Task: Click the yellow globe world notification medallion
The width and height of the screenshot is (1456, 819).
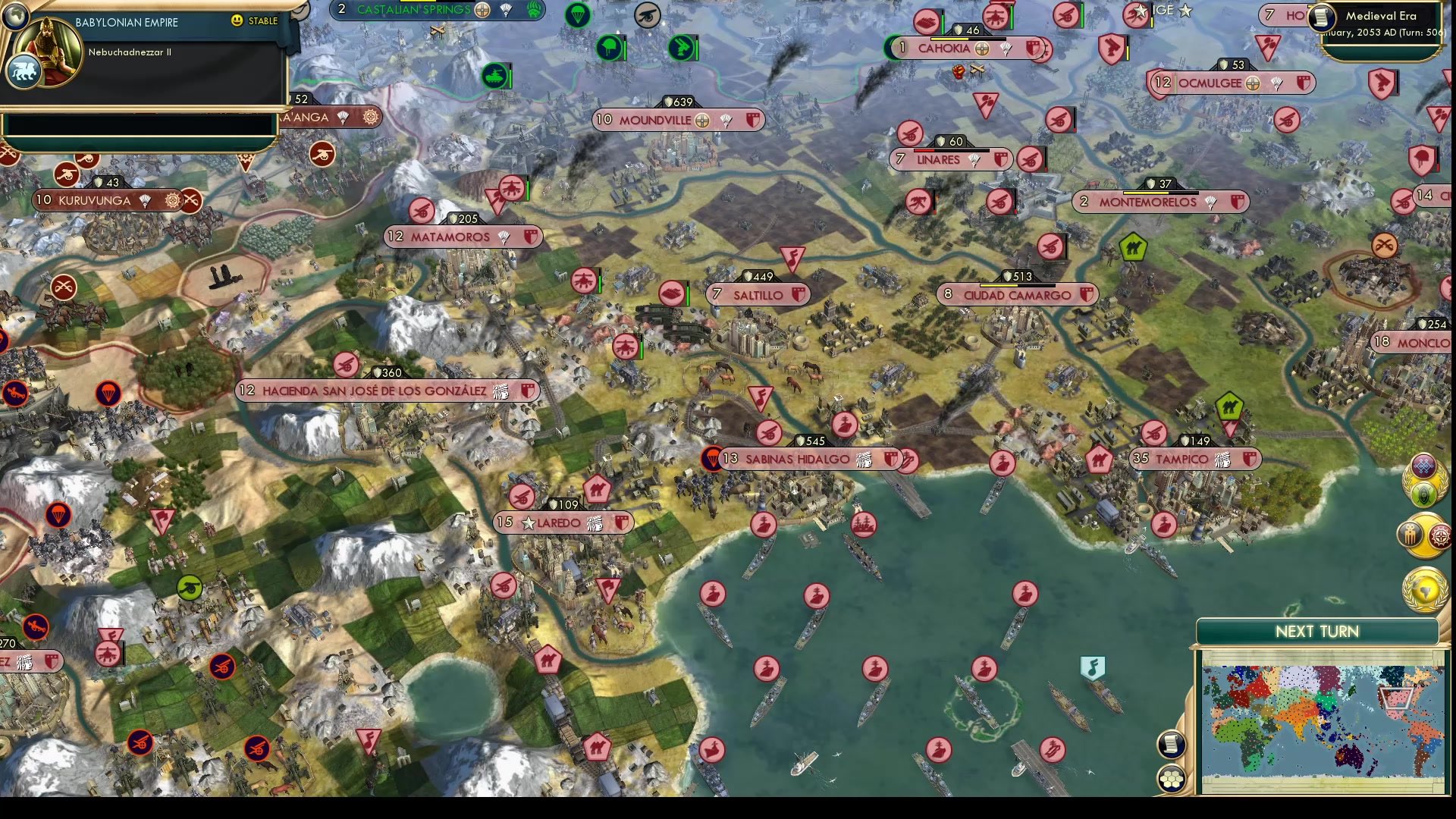Action: (x=1426, y=590)
